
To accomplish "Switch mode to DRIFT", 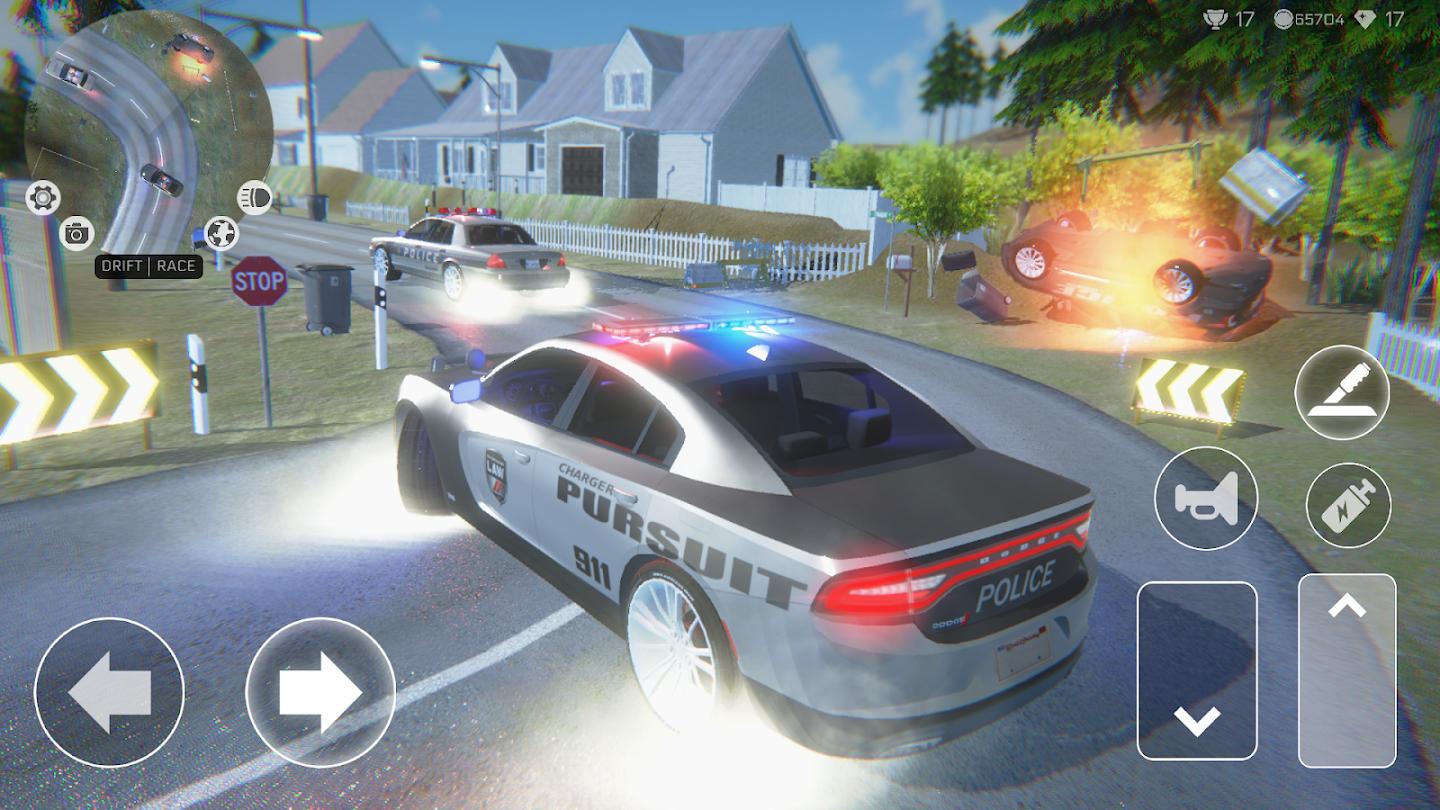I will 123,267.
